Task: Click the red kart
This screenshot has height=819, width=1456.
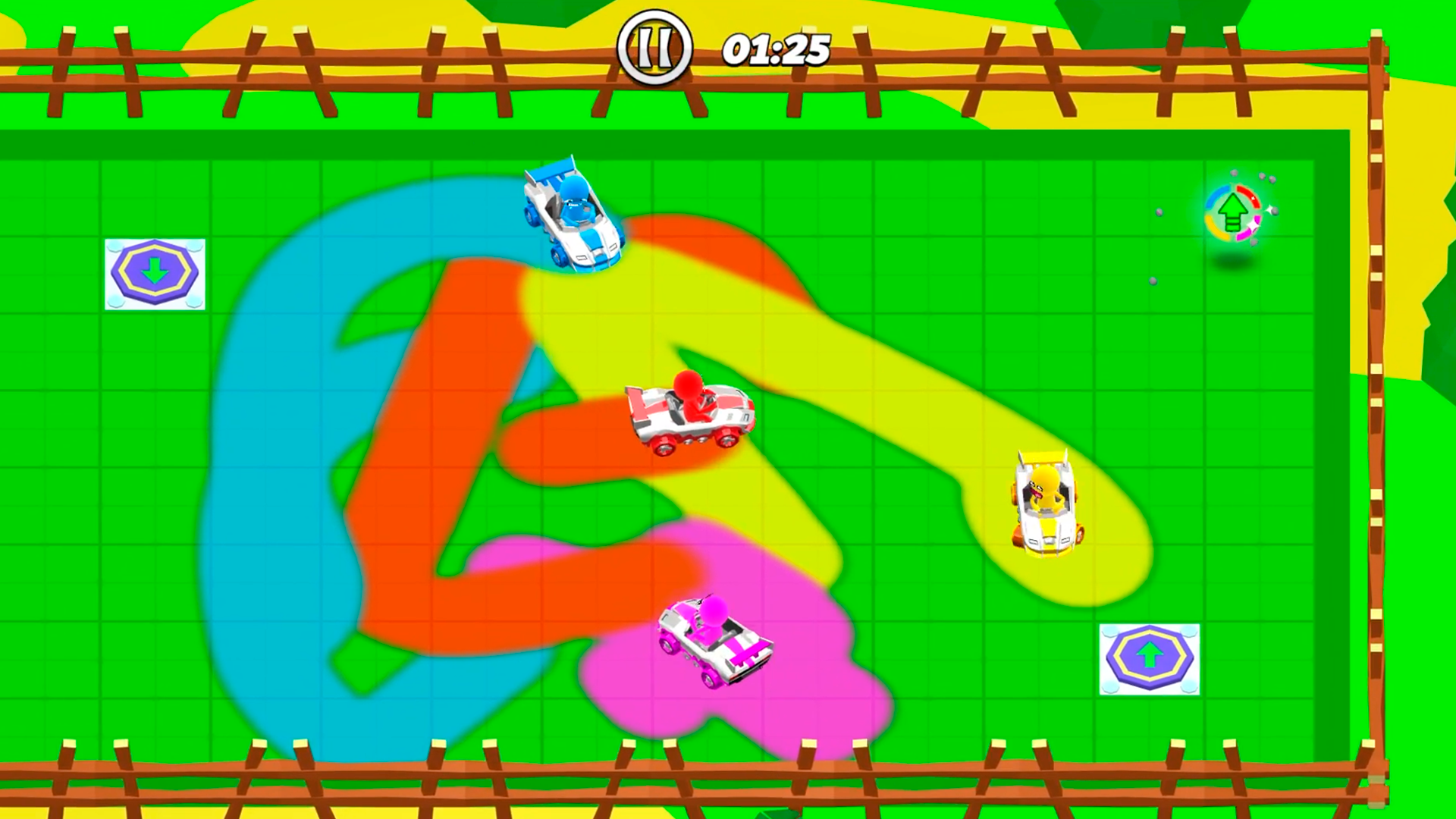Action: 690,417
